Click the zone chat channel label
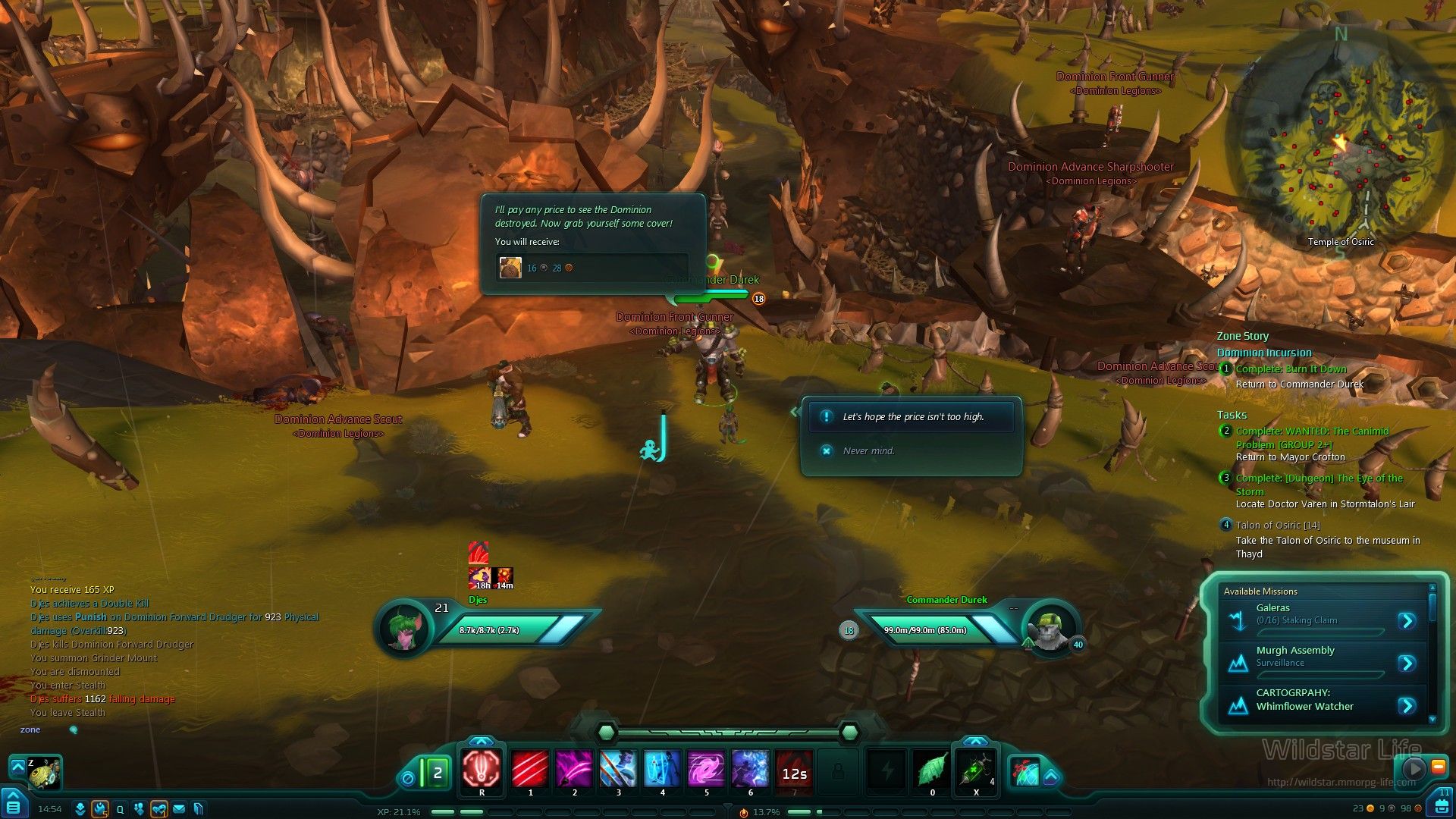 pos(30,730)
